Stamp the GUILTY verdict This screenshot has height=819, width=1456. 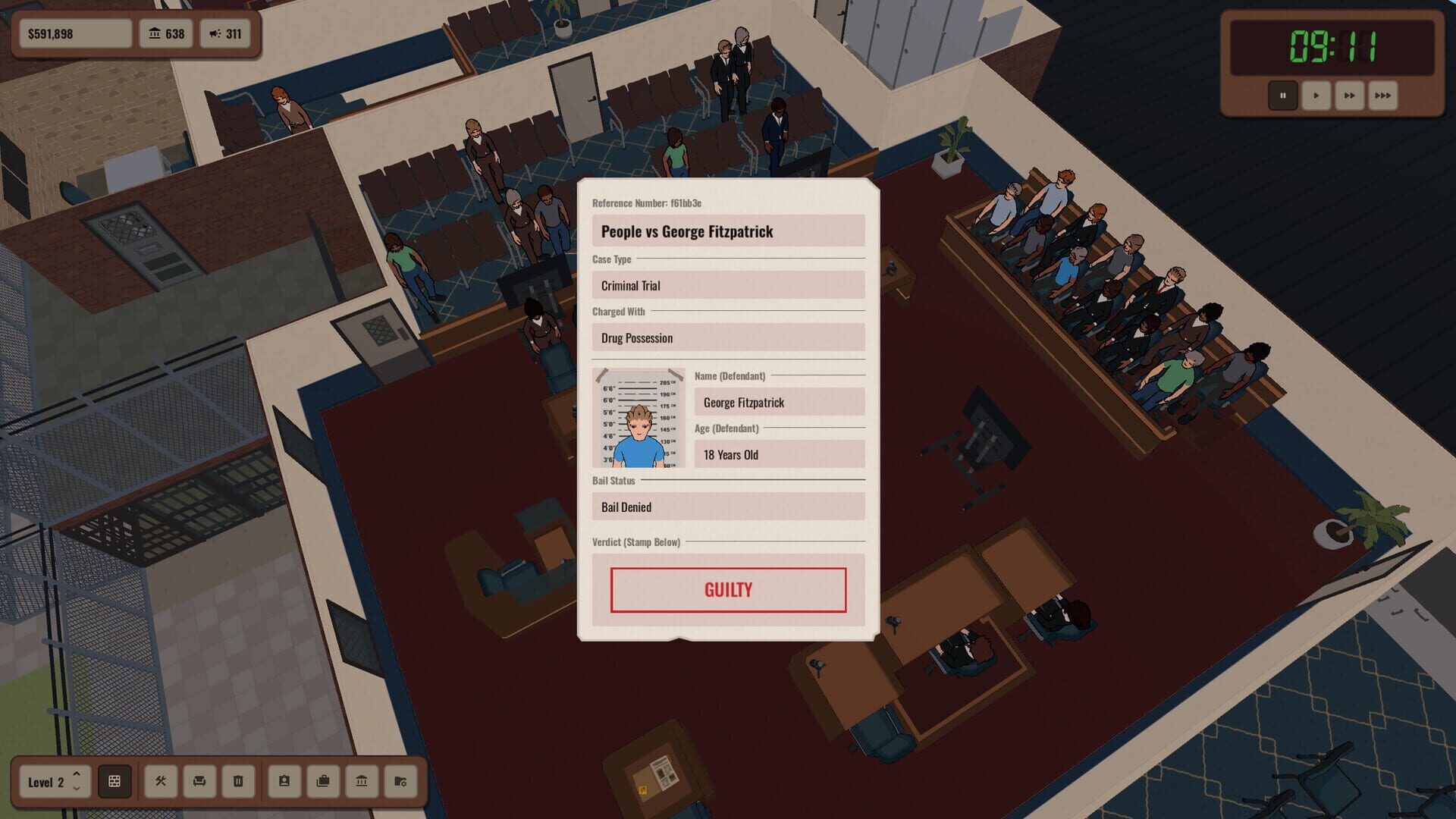(x=728, y=590)
